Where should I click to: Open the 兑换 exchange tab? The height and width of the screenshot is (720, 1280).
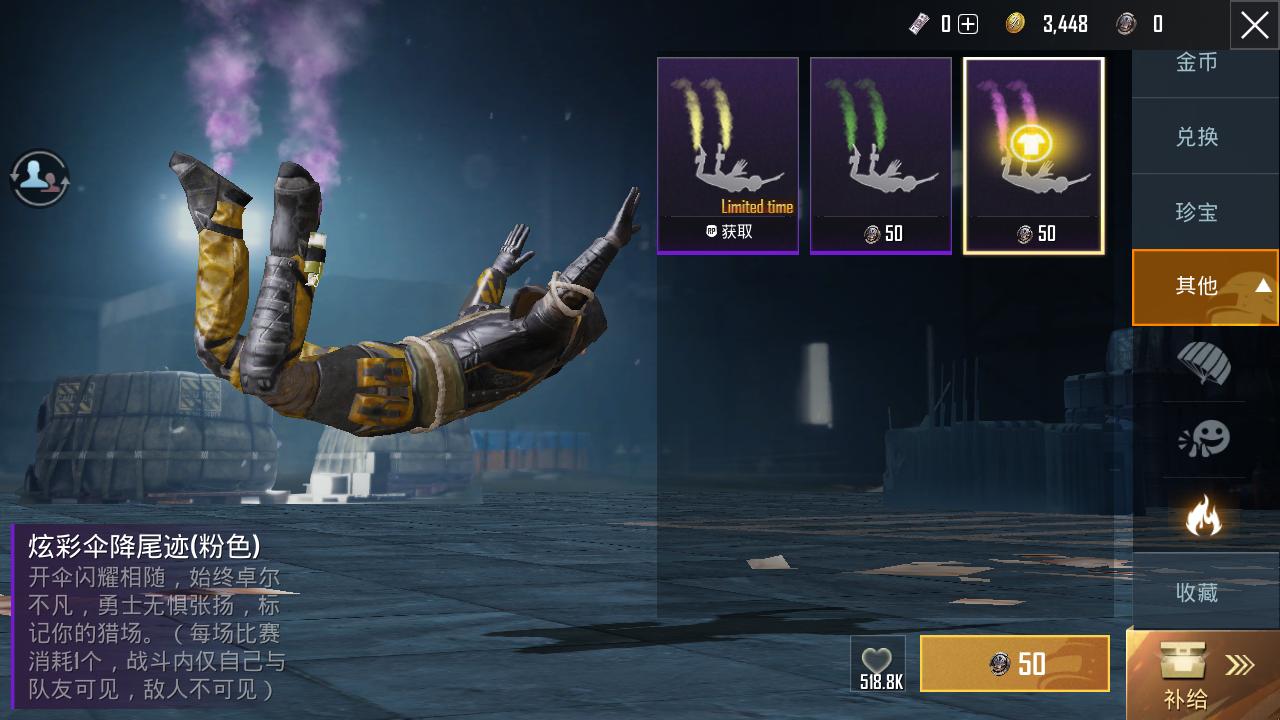pyautogui.click(x=1197, y=137)
